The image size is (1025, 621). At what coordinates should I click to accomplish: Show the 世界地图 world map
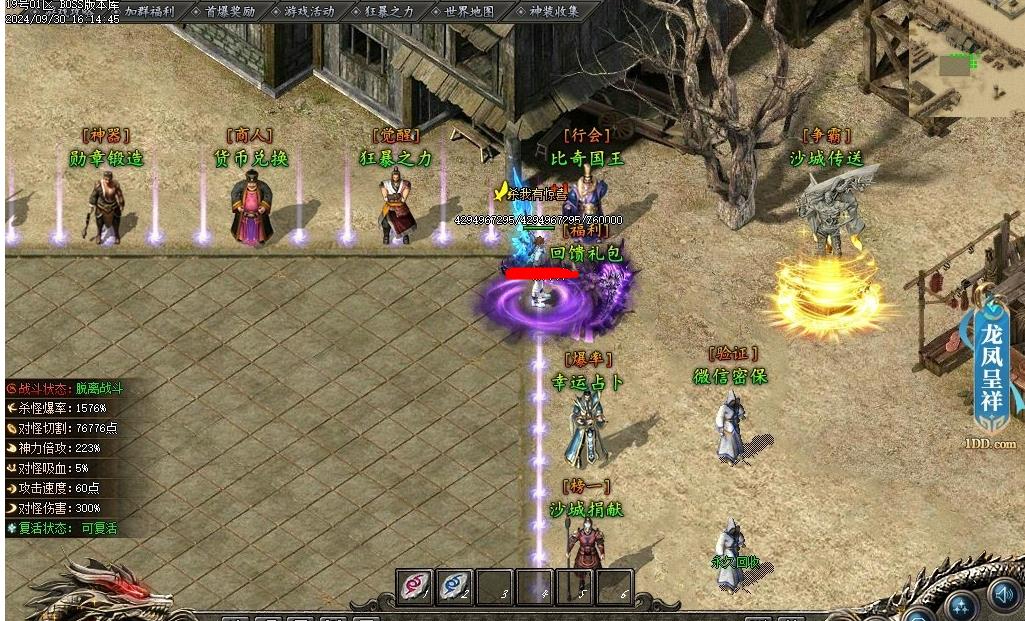pos(469,11)
